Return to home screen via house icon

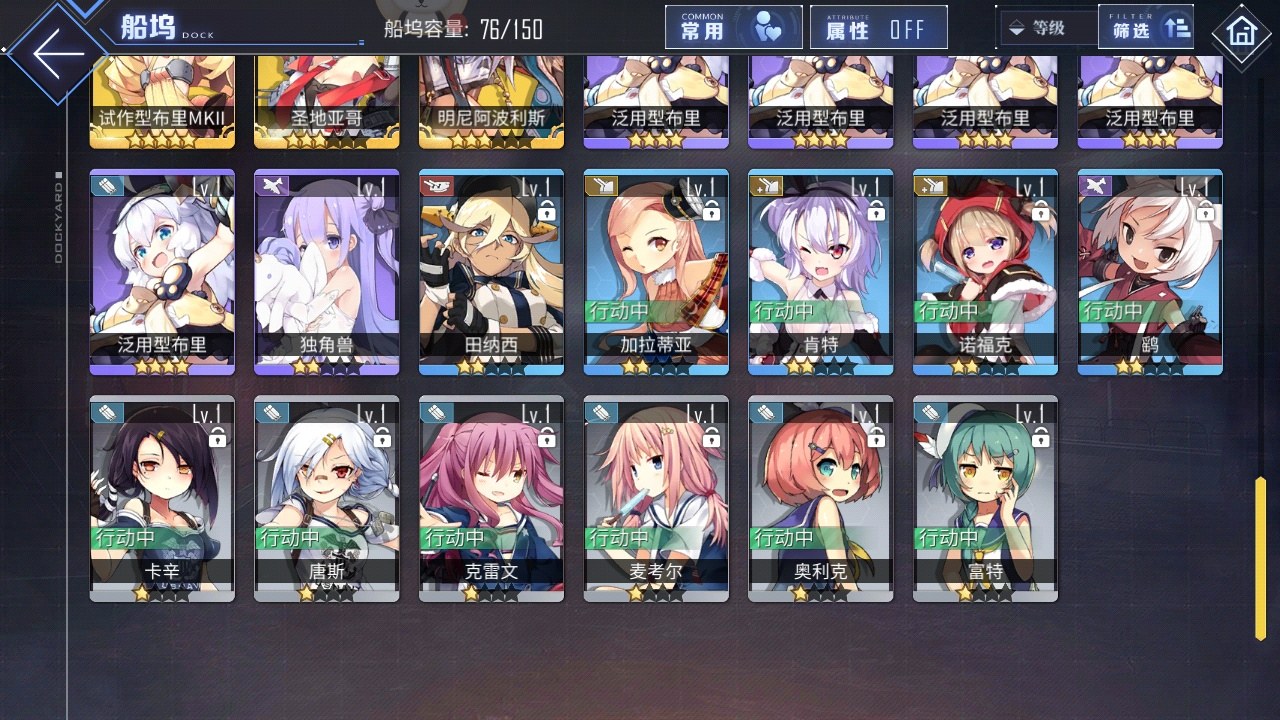1241,33
